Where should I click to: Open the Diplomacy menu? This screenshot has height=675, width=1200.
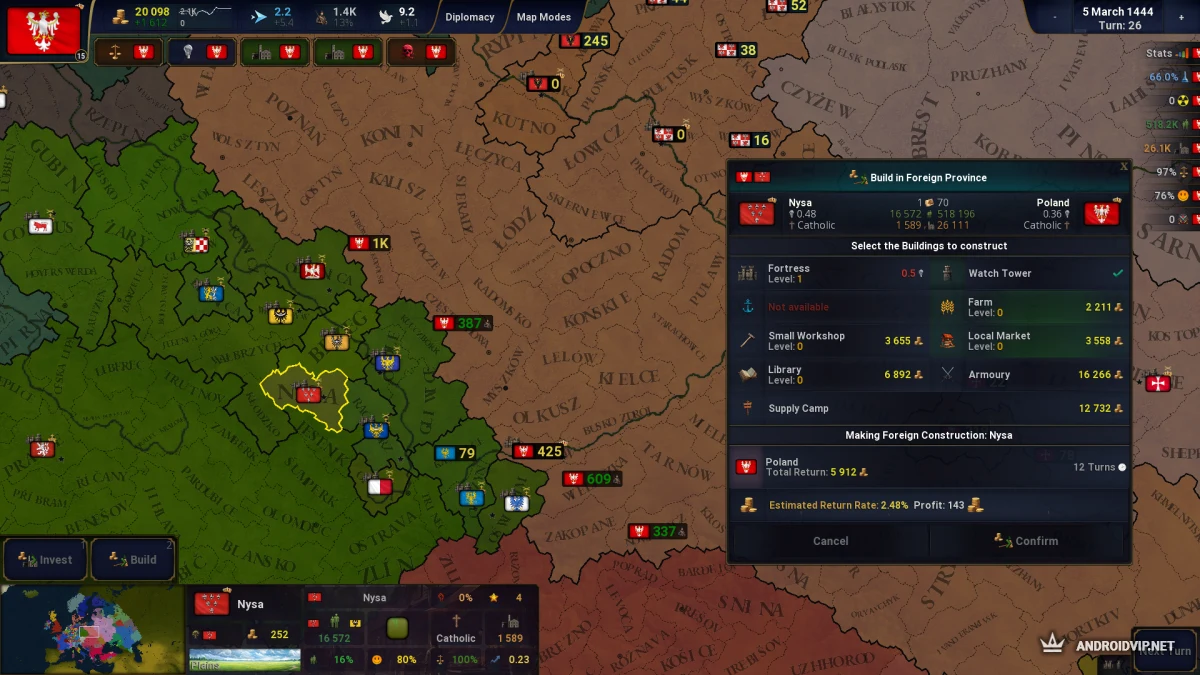point(470,17)
